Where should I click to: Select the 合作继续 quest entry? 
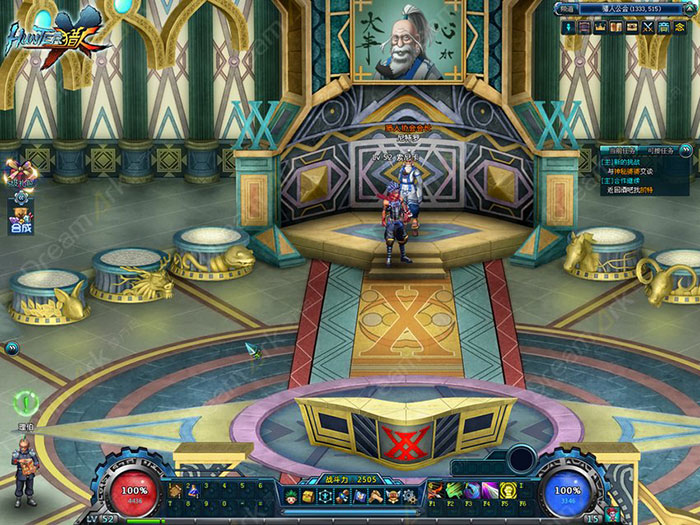[626, 180]
